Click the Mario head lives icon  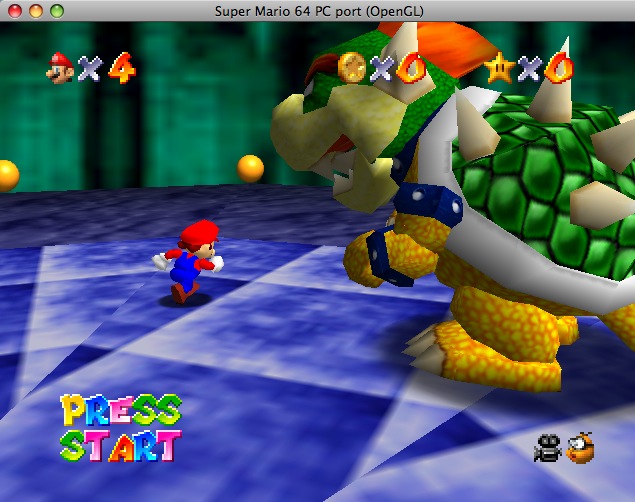click(x=60, y=69)
